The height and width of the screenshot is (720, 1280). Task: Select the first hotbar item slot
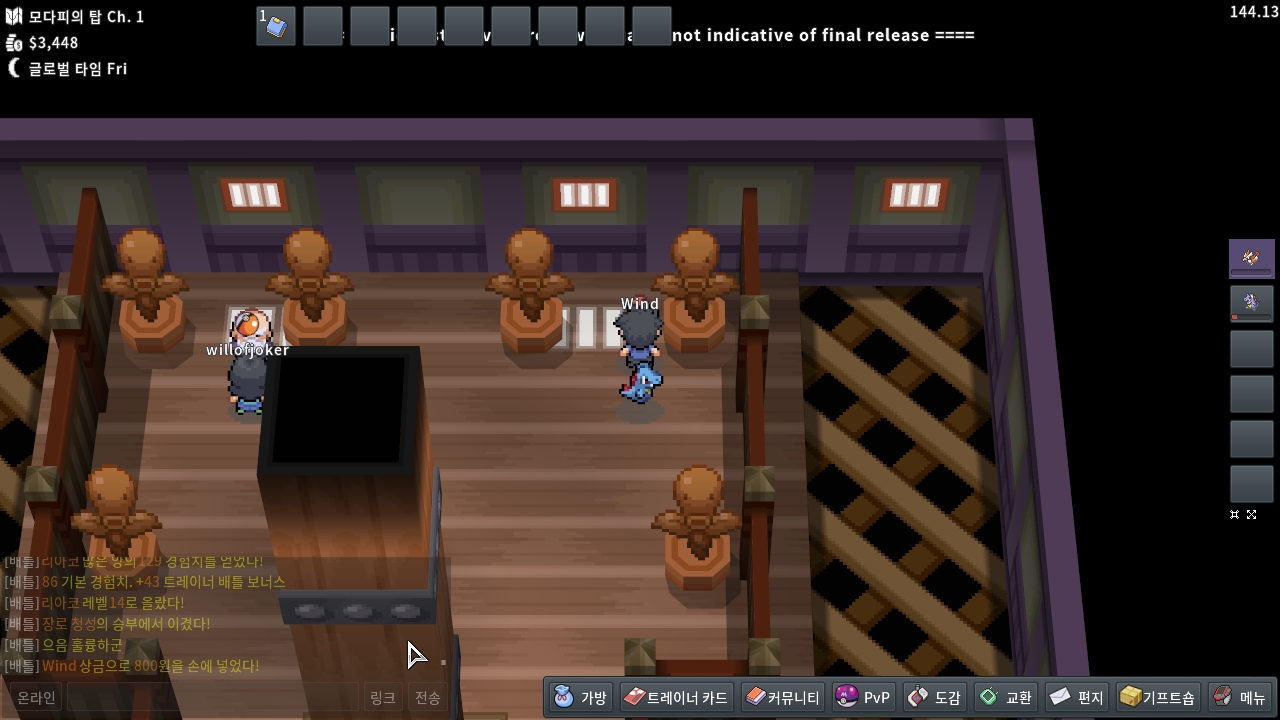pyautogui.click(x=276, y=26)
